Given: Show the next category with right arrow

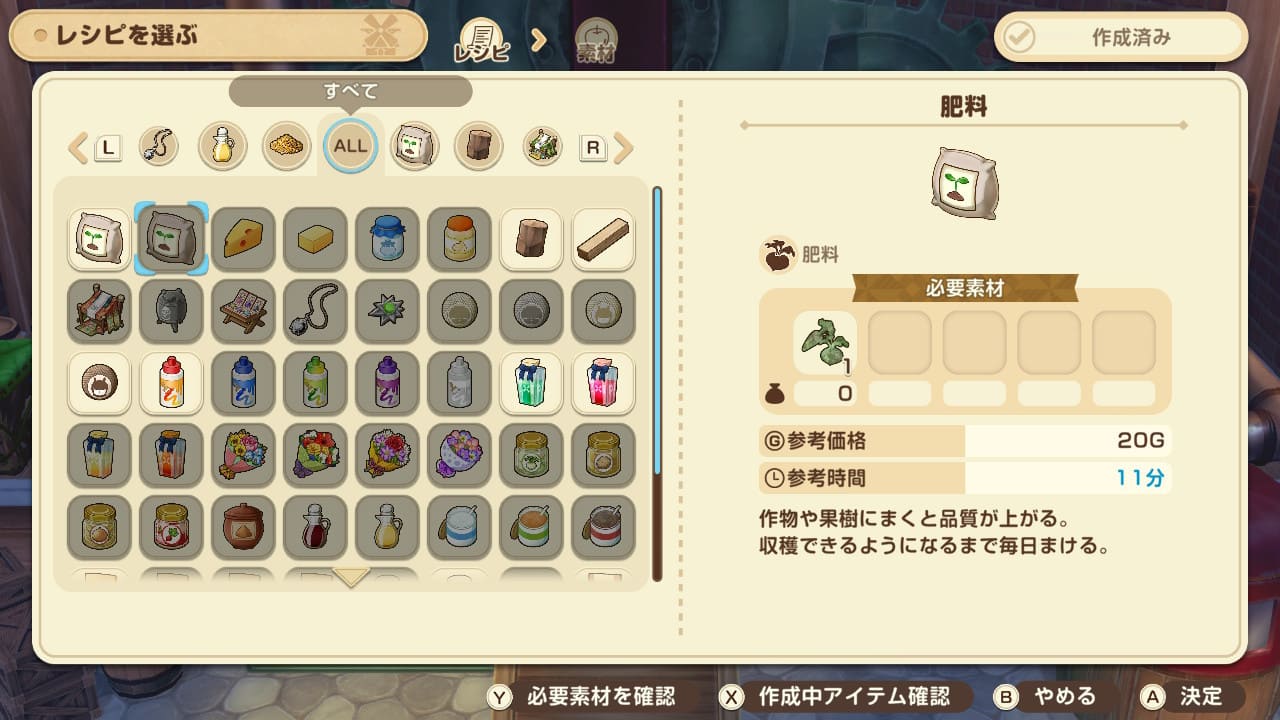Looking at the screenshot, I should (625, 148).
